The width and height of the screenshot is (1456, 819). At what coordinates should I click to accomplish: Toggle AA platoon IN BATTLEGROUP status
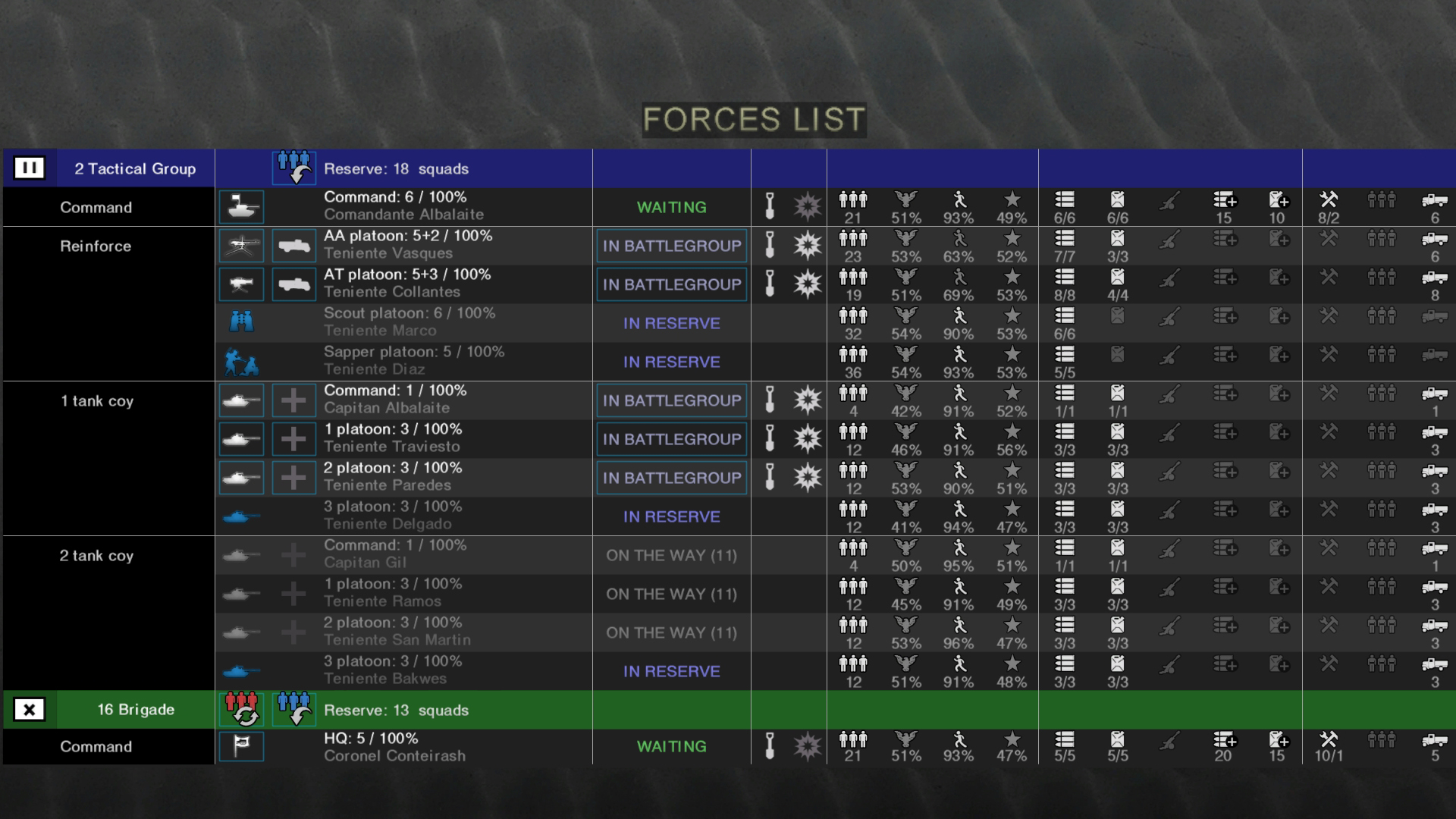[x=671, y=245]
